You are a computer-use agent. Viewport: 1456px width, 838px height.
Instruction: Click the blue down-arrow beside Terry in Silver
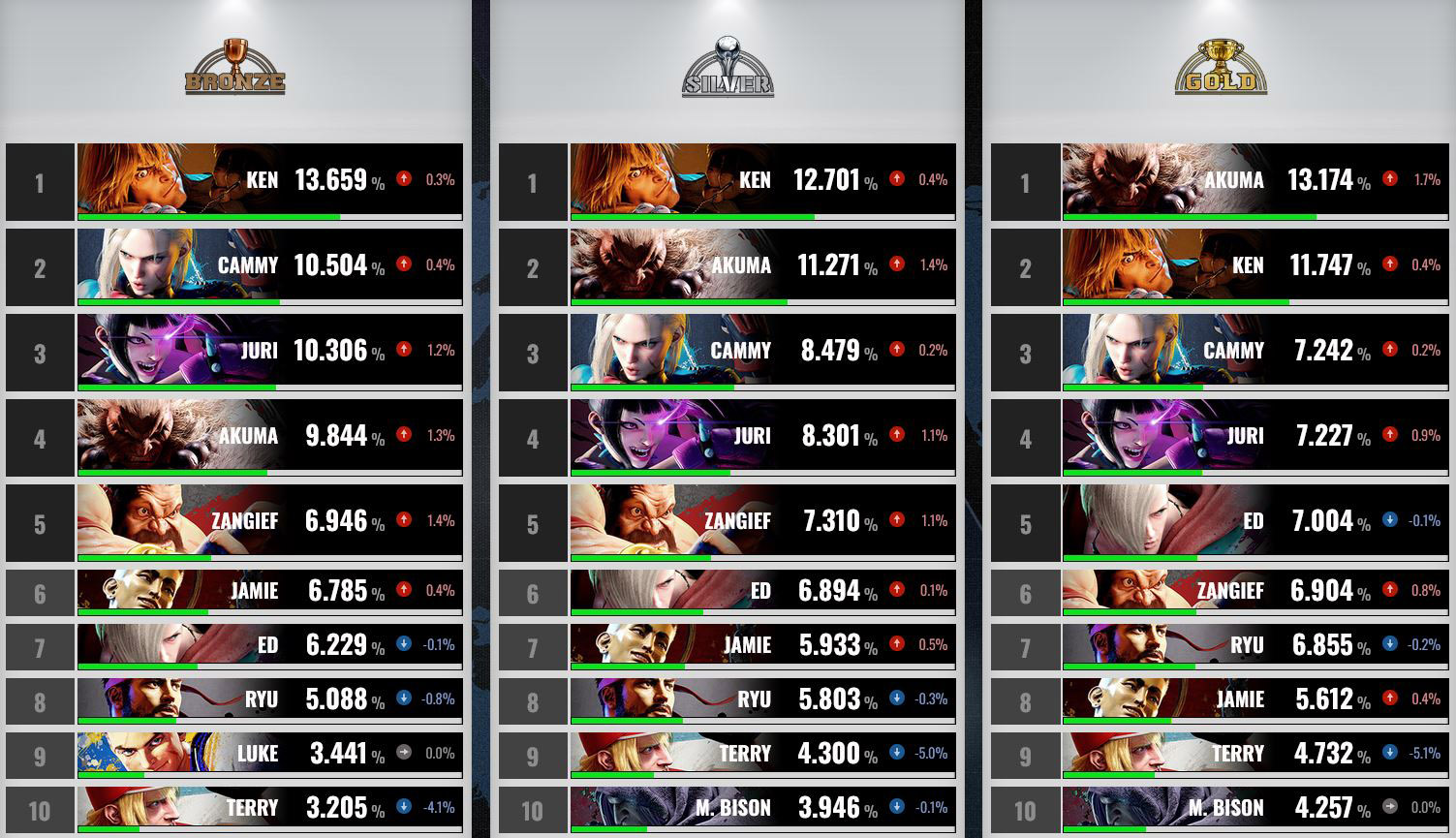[x=895, y=752]
